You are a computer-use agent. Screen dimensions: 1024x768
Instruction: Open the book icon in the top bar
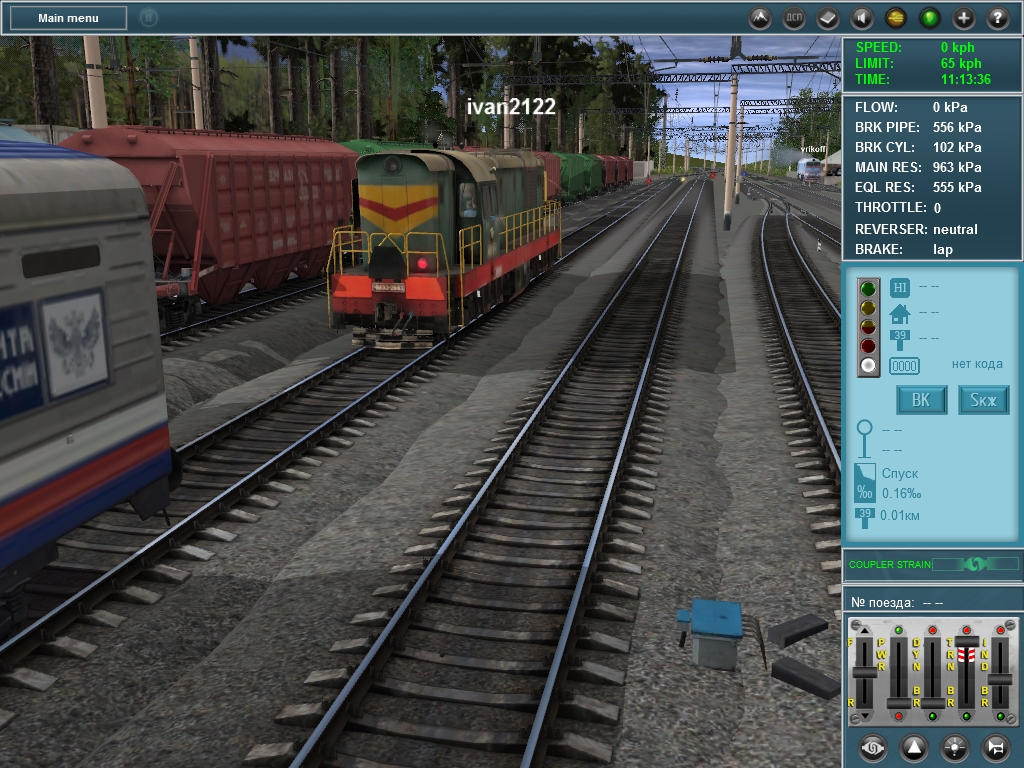tap(828, 18)
